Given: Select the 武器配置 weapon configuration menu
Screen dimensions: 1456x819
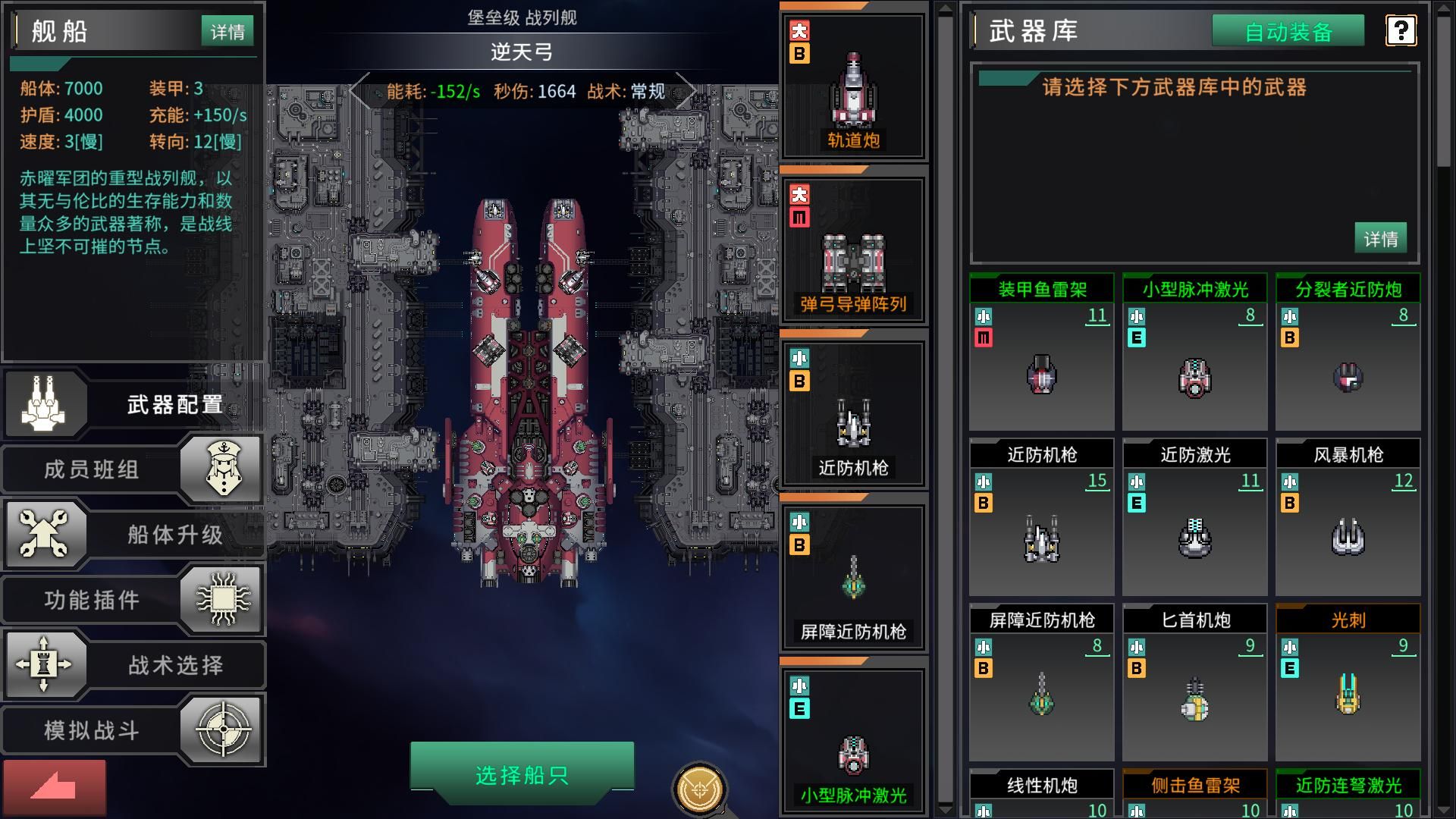Looking at the screenshot, I should pos(135,404).
